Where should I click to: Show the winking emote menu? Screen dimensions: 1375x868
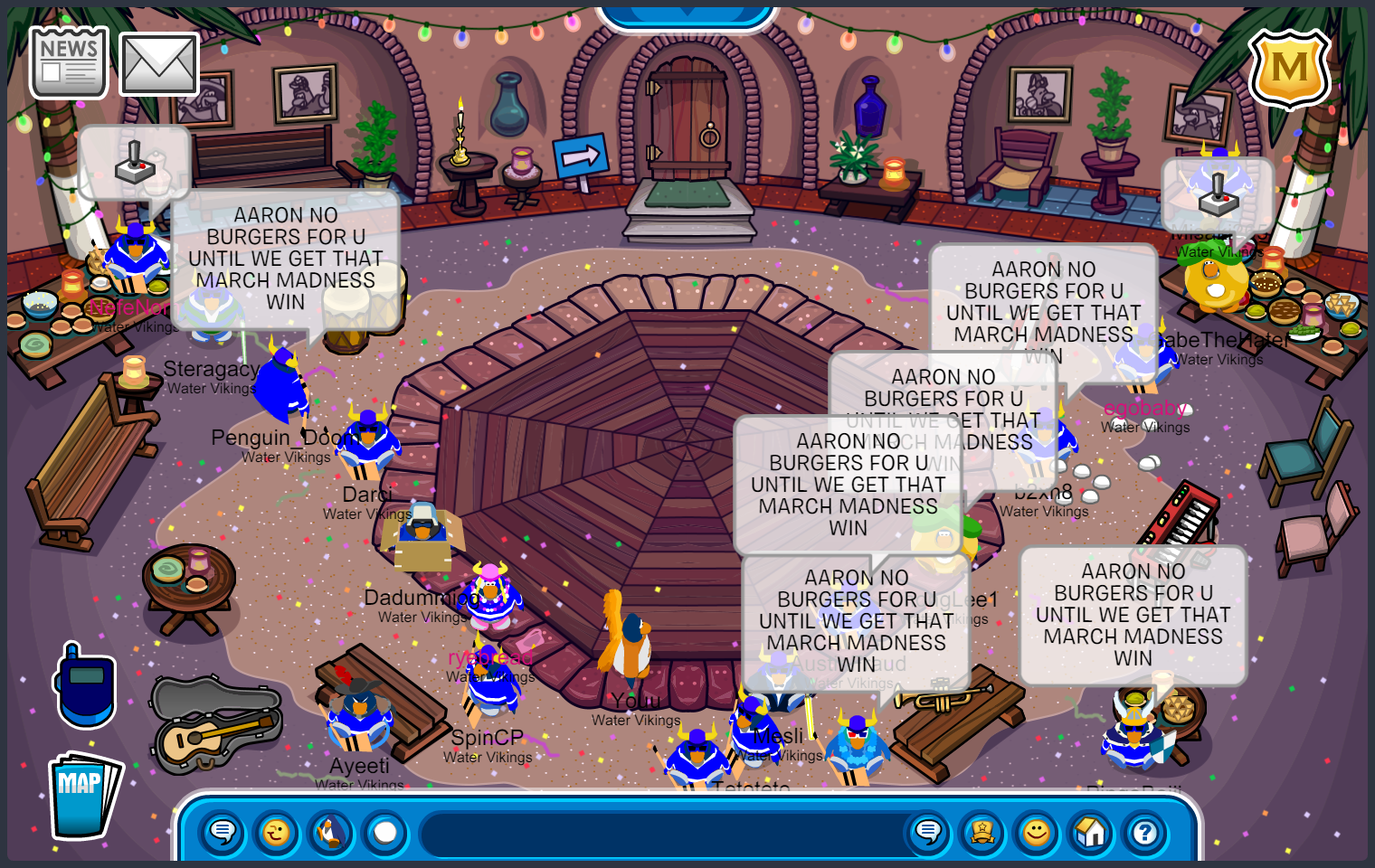tap(277, 832)
